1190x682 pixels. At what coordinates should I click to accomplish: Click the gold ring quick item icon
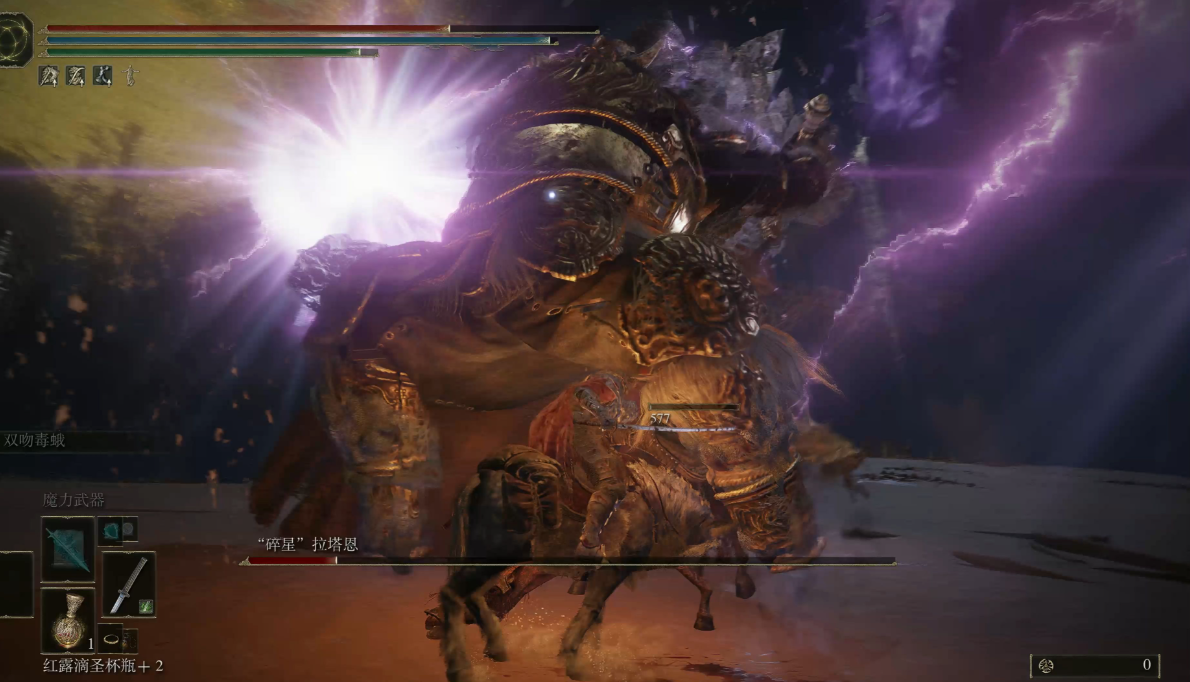111,638
